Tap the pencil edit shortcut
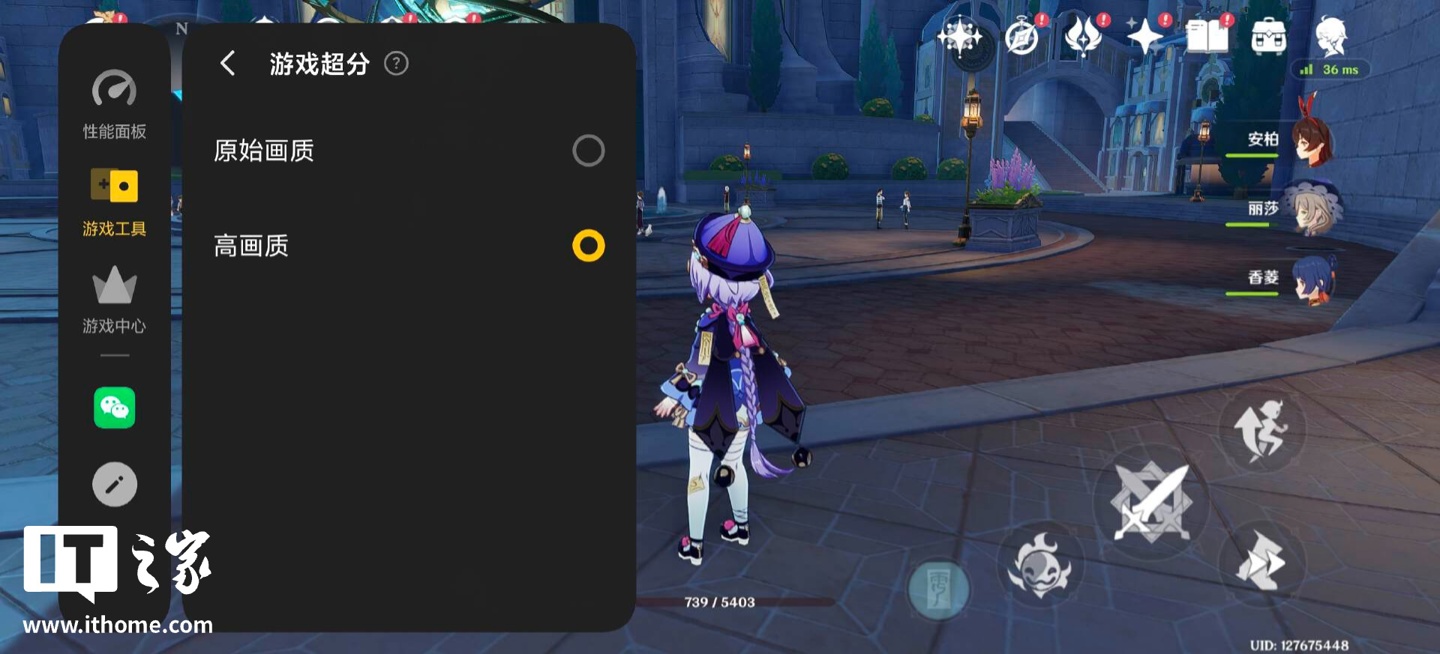 pos(114,485)
